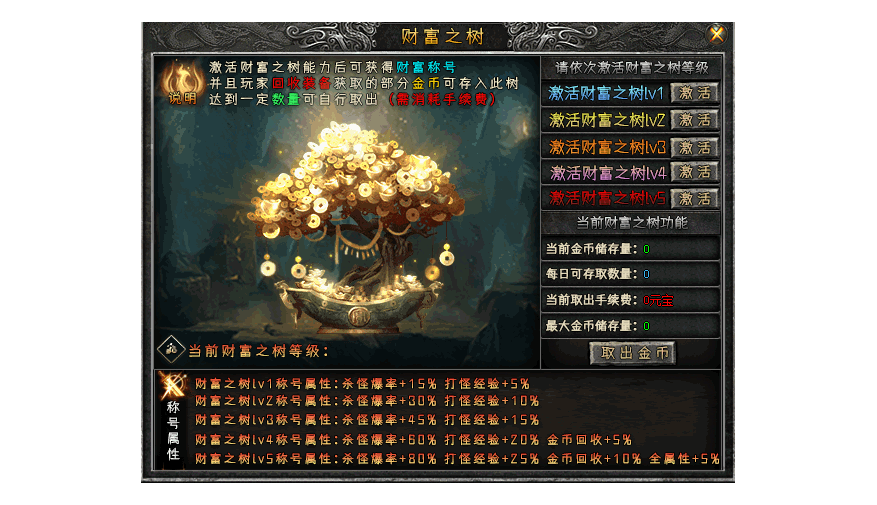Activate the lv3 wealth tree
This screenshot has height=505, width=877.
pyautogui.click(x=694, y=146)
